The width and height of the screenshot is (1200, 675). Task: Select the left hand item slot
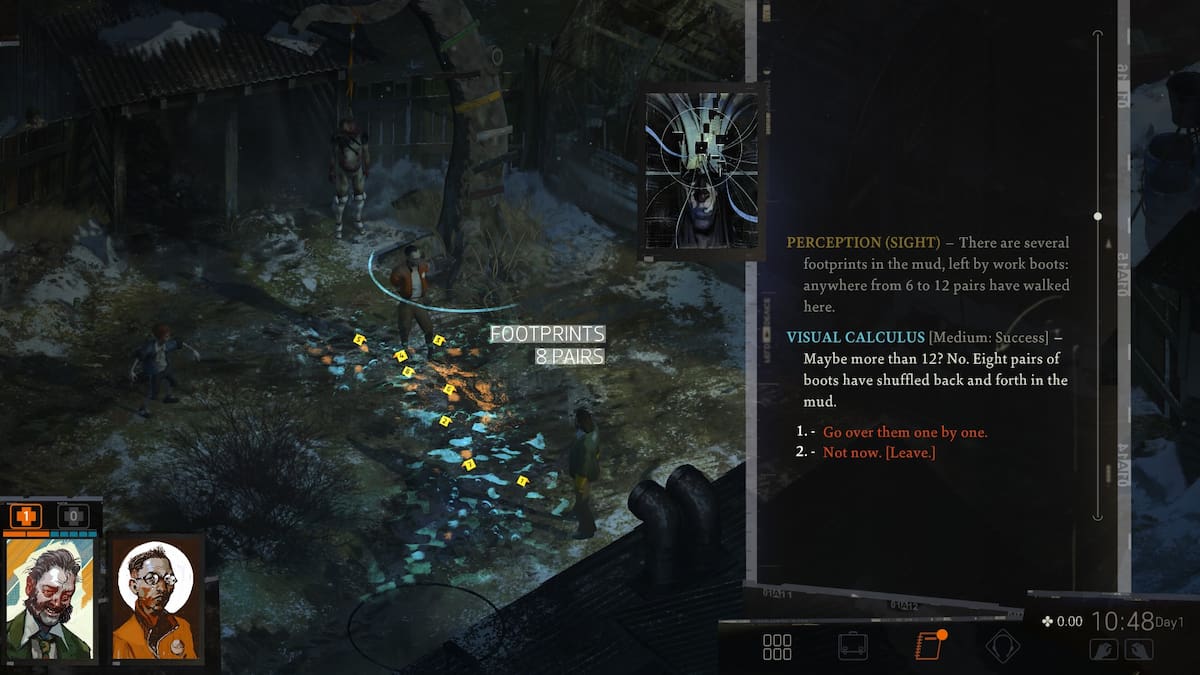pos(1104,649)
